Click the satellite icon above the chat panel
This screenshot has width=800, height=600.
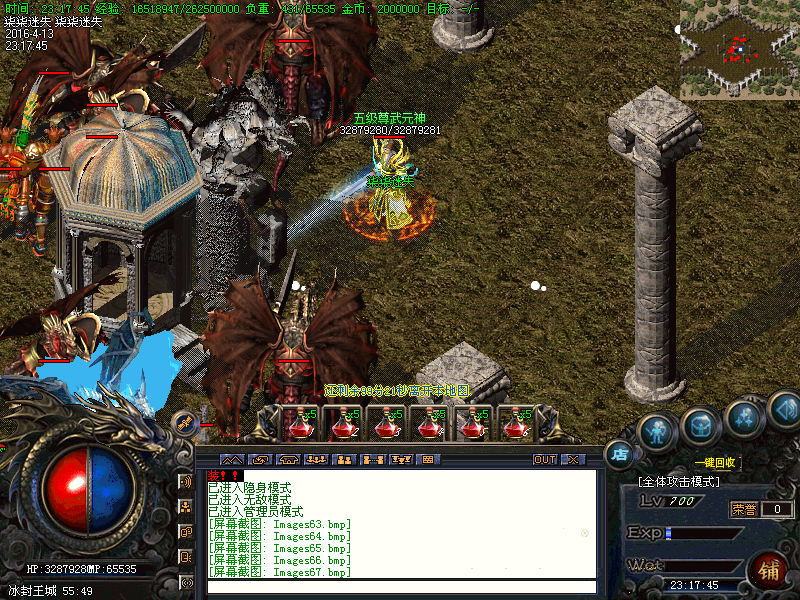[185, 424]
